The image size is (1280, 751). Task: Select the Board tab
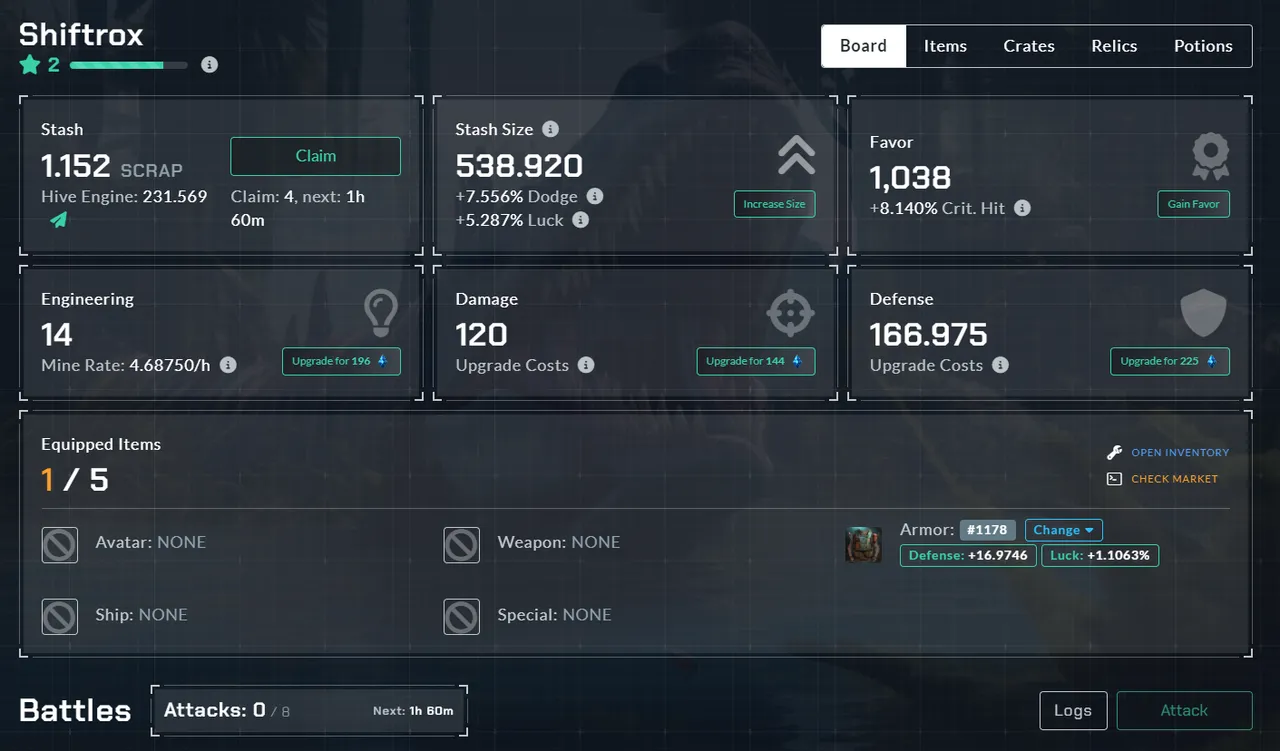[863, 46]
